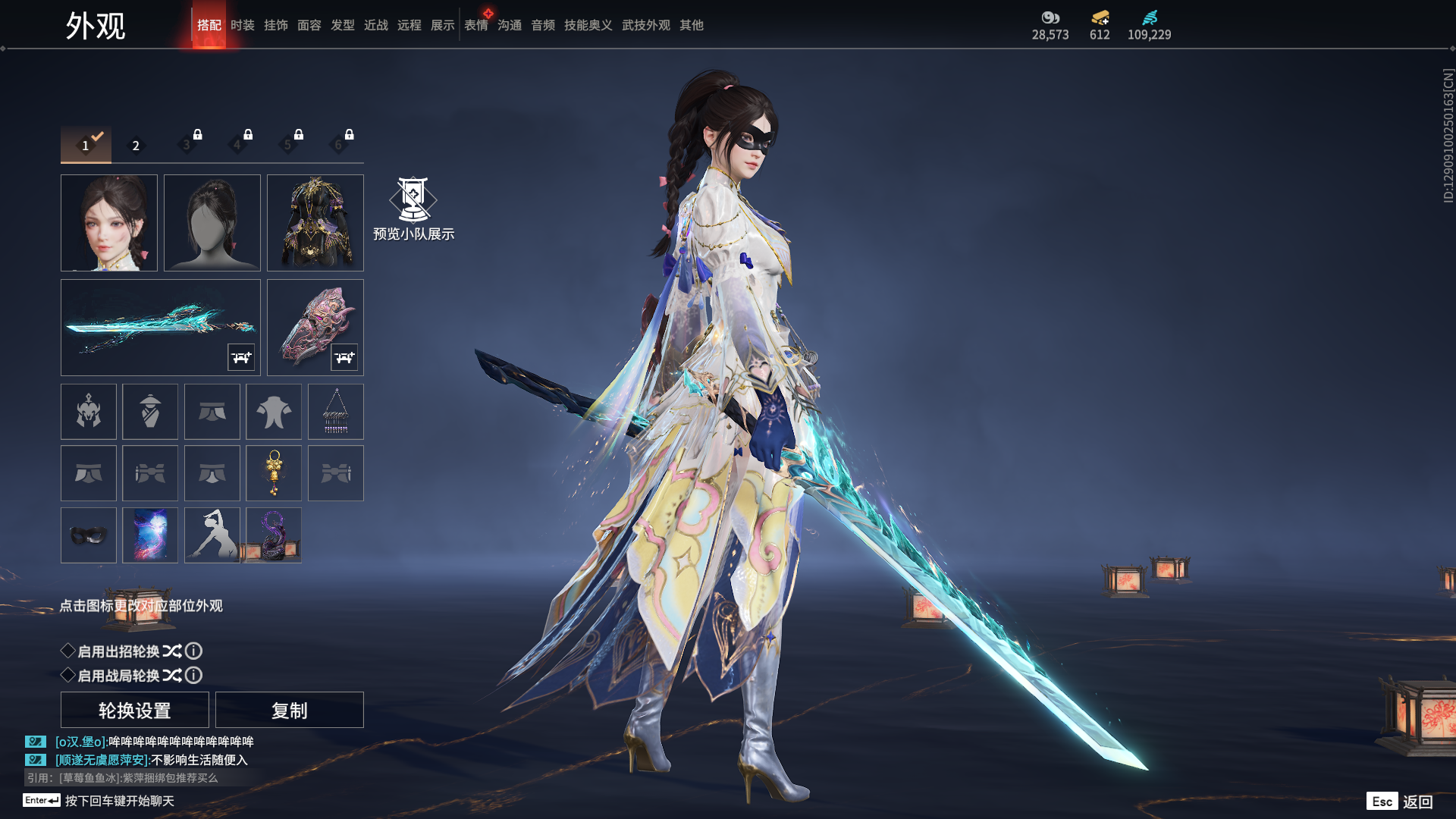Viewport: 1456px width, 819px height.
Task: Select the black and gold outfit slot
Action: pos(315,223)
